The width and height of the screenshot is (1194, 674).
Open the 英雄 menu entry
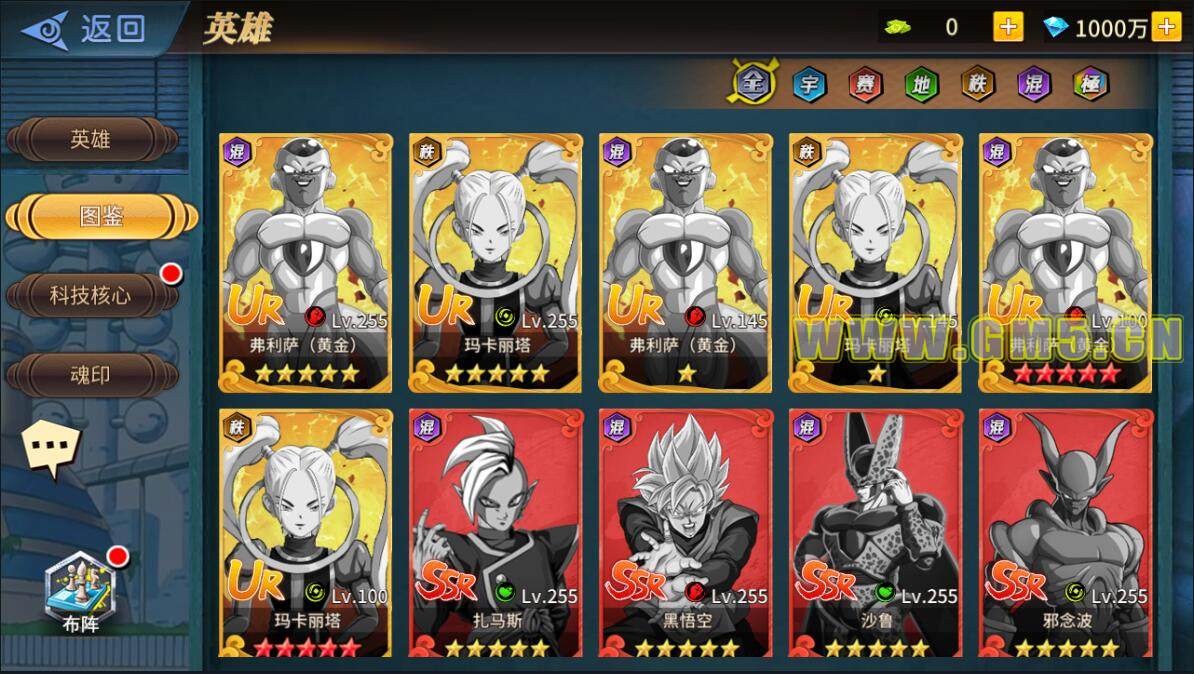91,139
